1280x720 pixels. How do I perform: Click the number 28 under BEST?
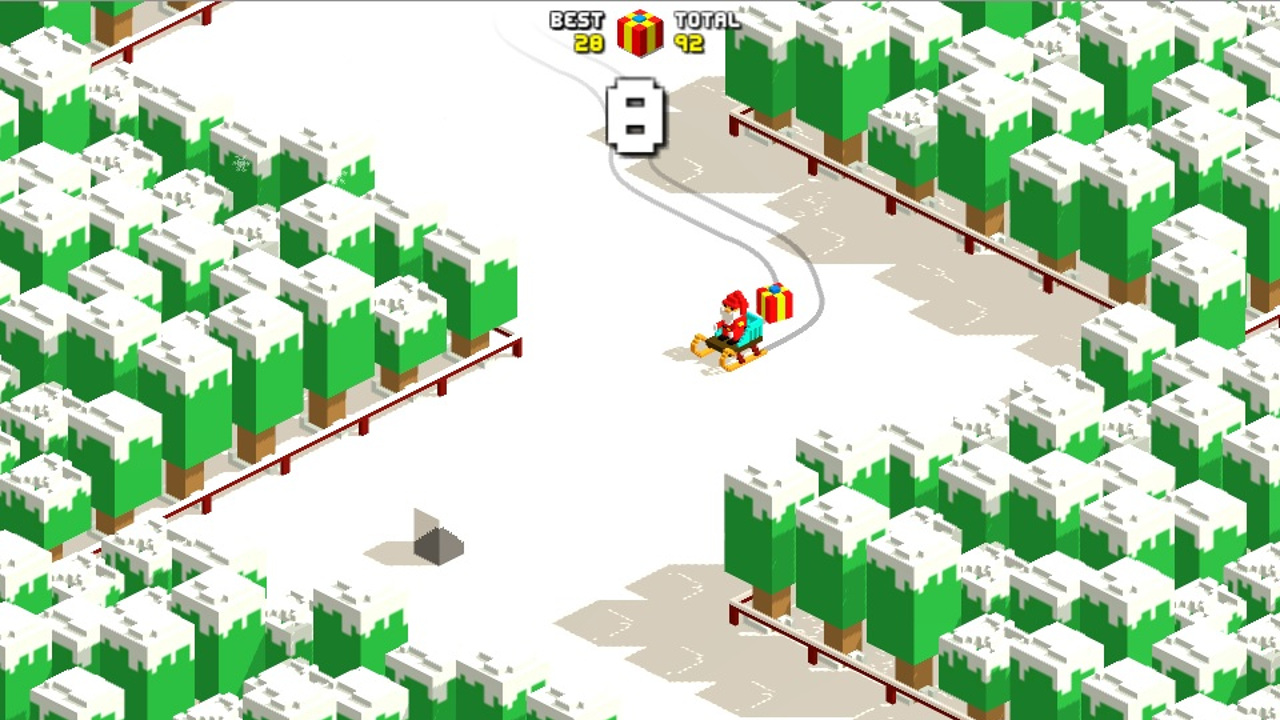(591, 42)
